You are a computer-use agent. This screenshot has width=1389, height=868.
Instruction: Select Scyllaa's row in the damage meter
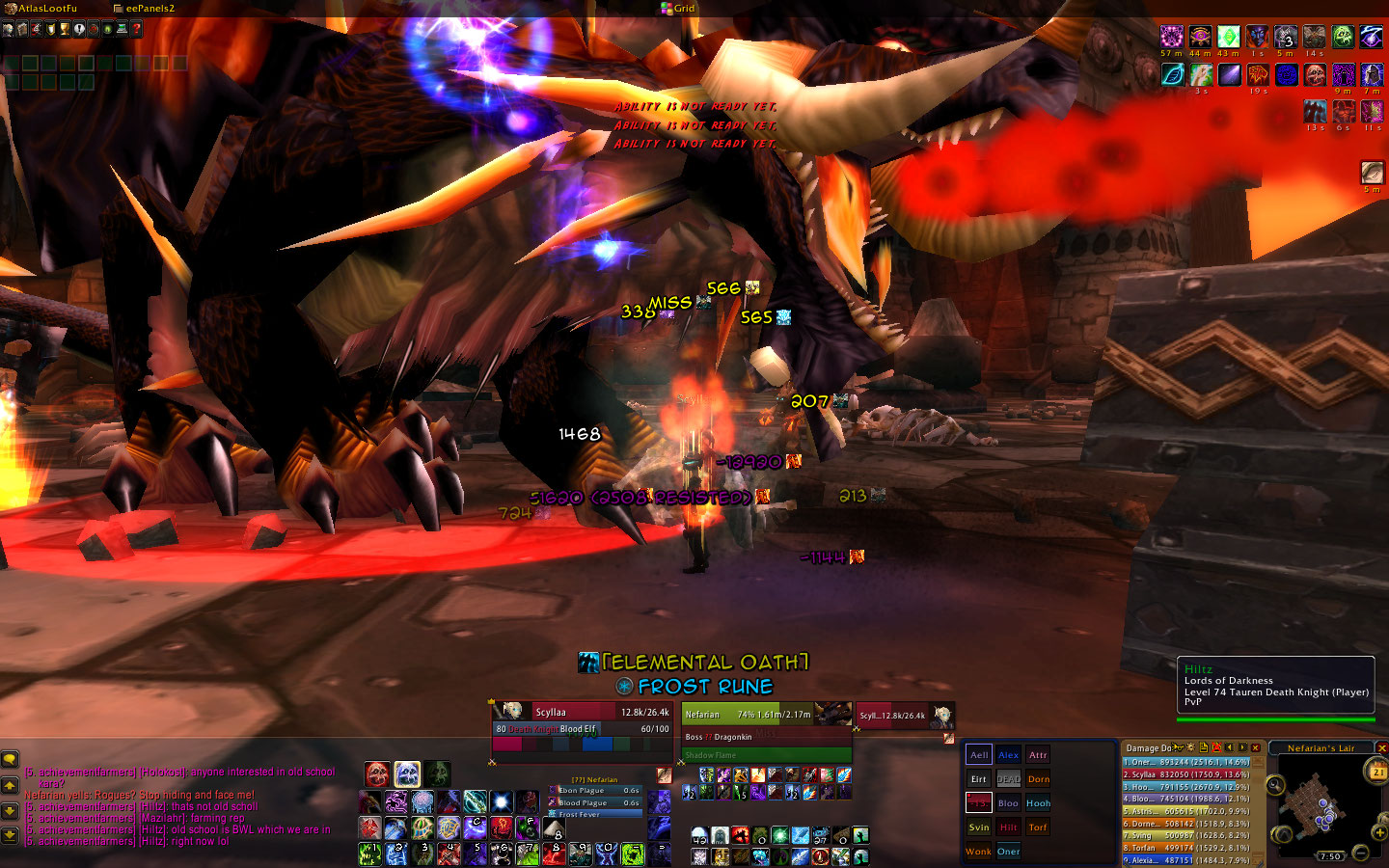[x=1186, y=774]
